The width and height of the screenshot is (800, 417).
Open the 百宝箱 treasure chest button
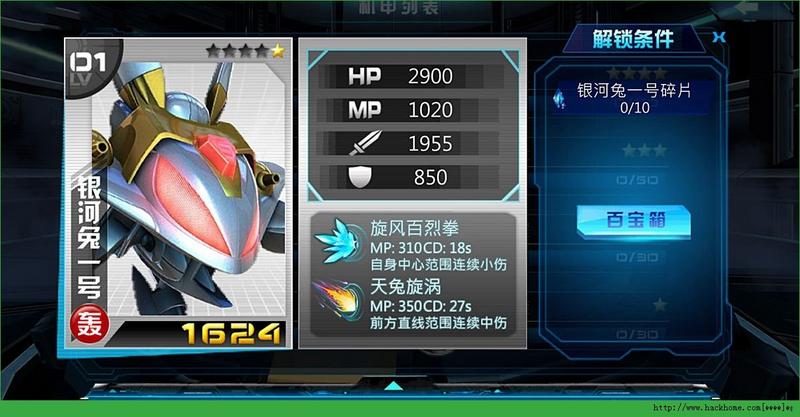coord(634,219)
